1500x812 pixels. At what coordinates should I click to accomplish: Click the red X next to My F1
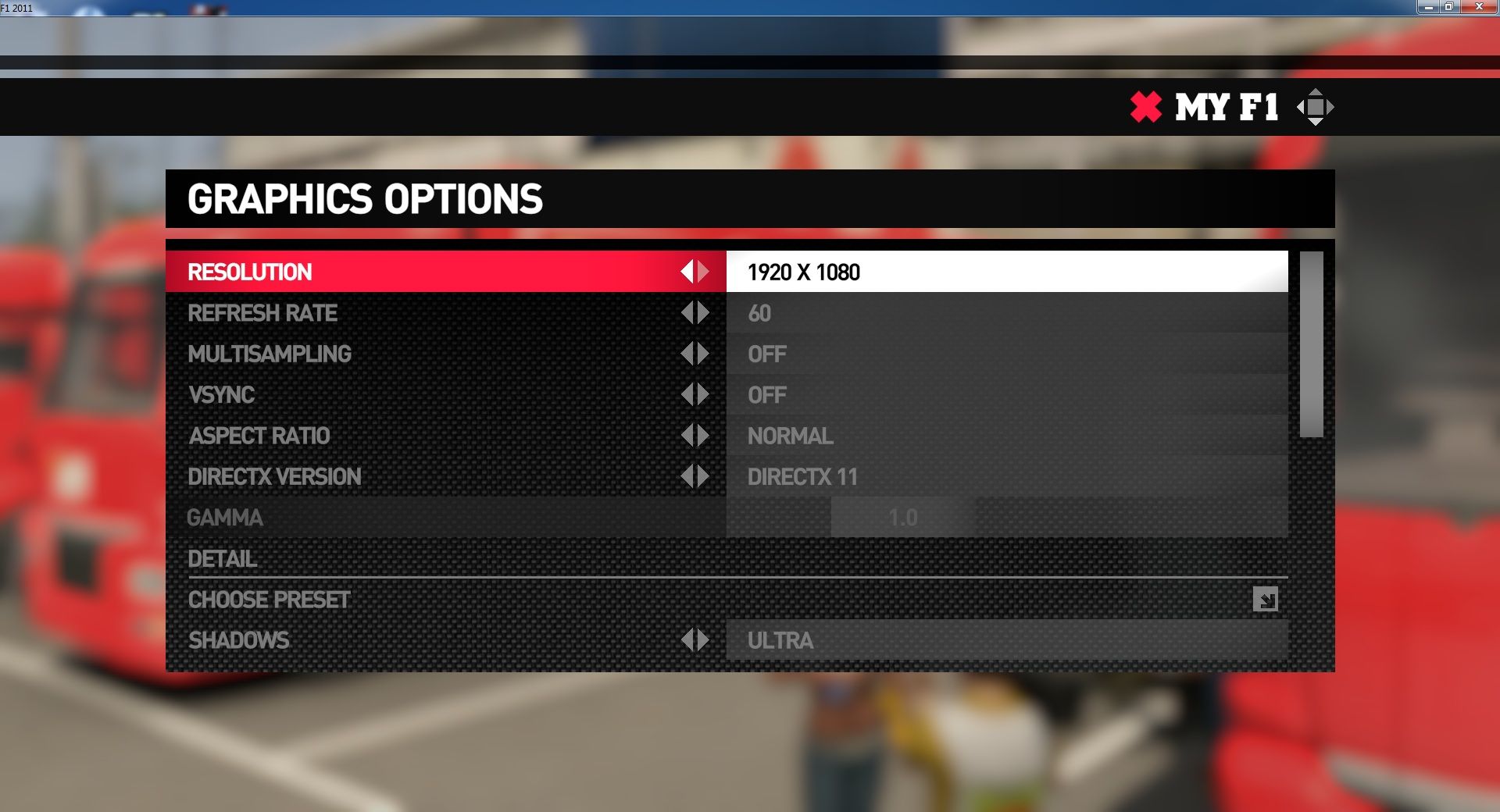1146,107
